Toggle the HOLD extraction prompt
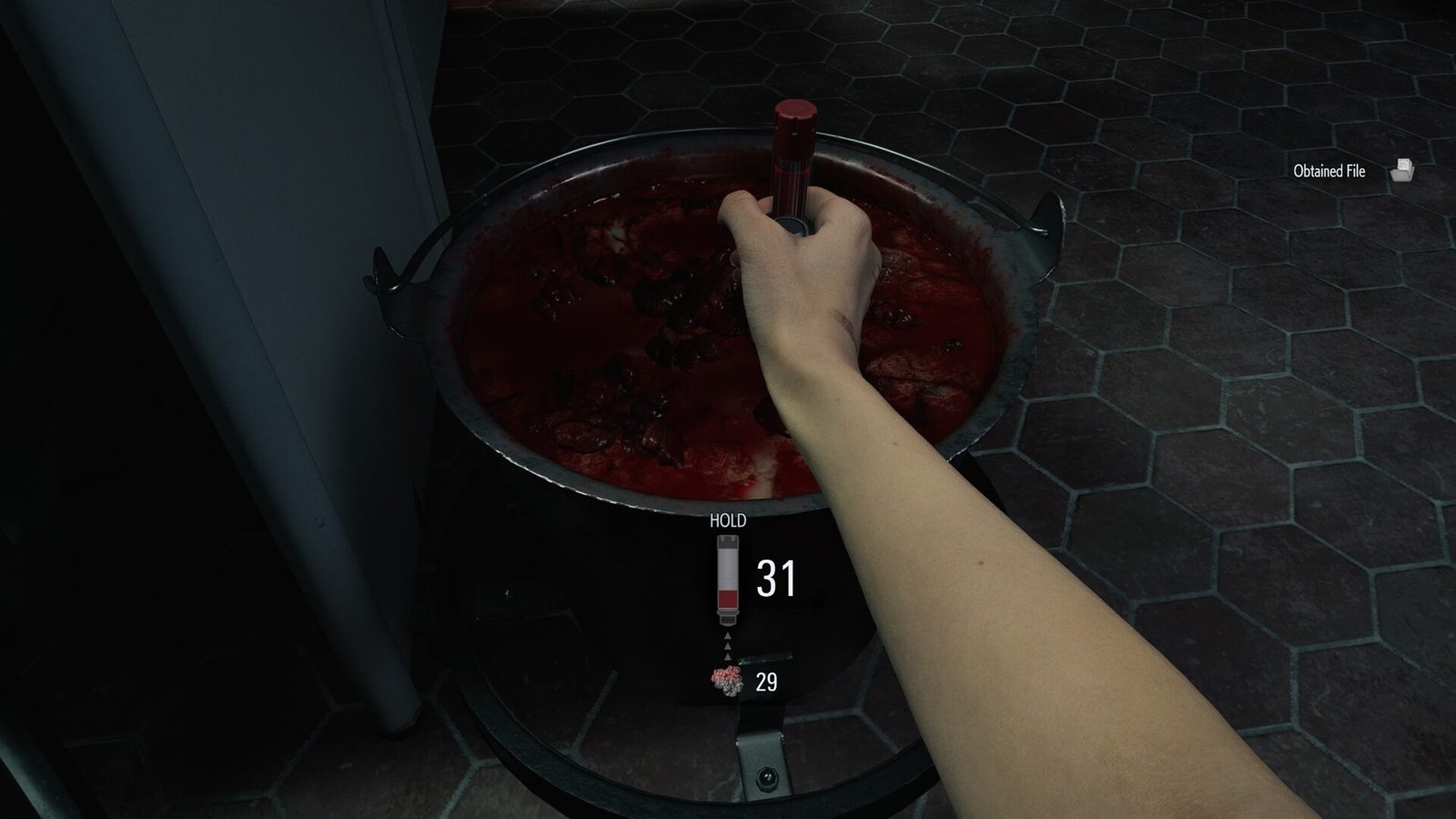 pyautogui.click(x=726, y=521)
